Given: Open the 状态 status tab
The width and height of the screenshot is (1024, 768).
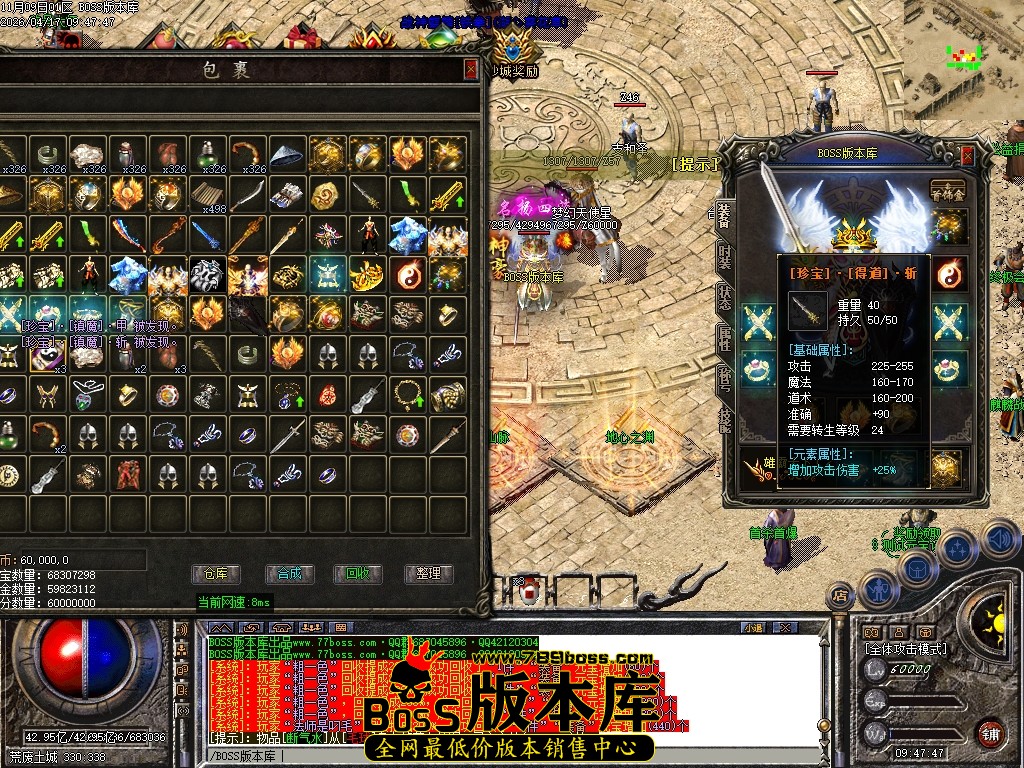Looking at the screenshot, I should tap(724, 297).
